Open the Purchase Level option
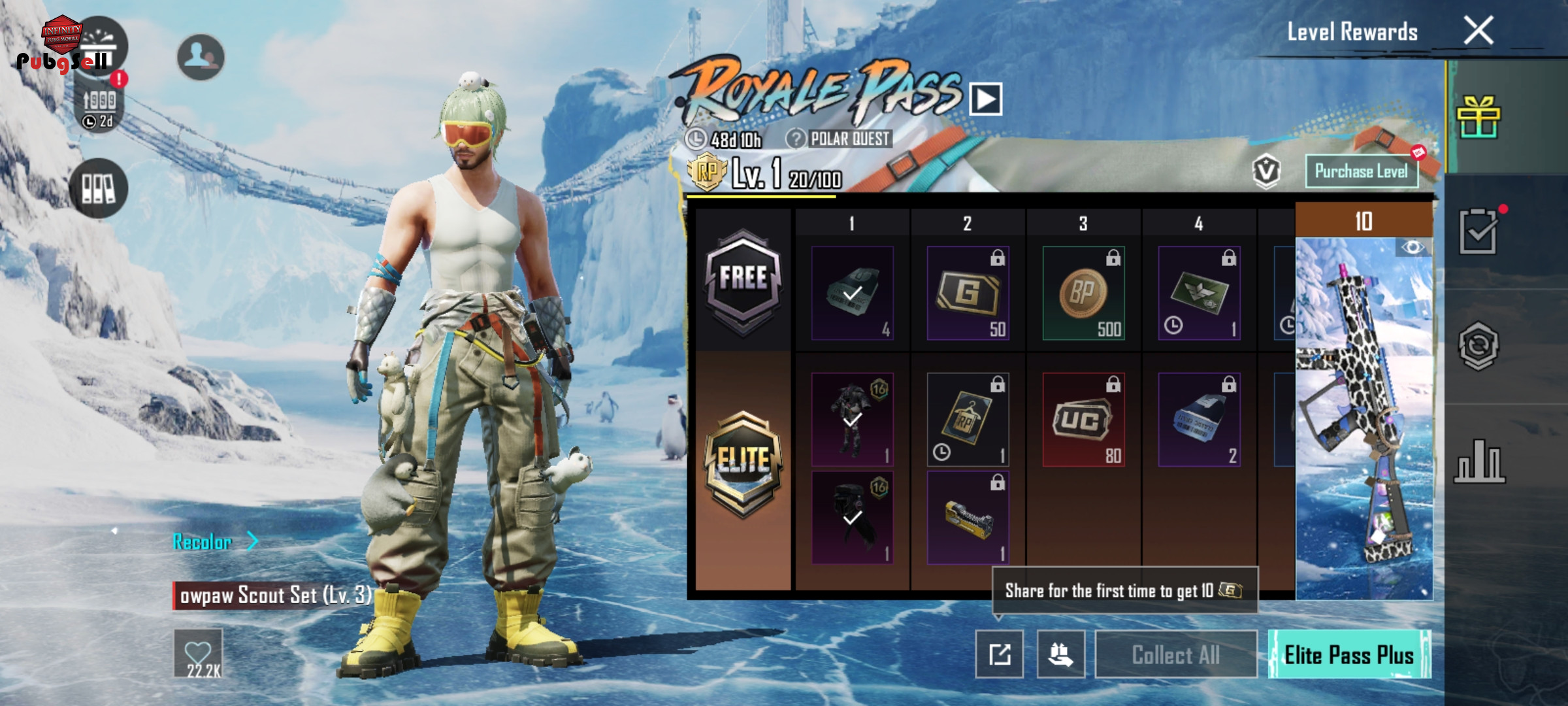This screenshot has height=706, width=1568. (x=1361, y=171)
